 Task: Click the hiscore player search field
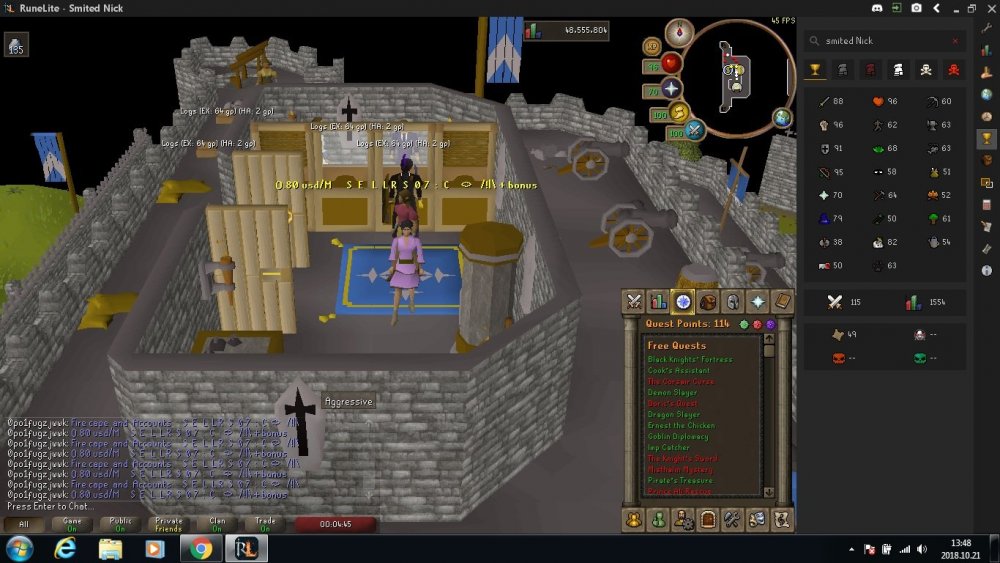point(880,41)
